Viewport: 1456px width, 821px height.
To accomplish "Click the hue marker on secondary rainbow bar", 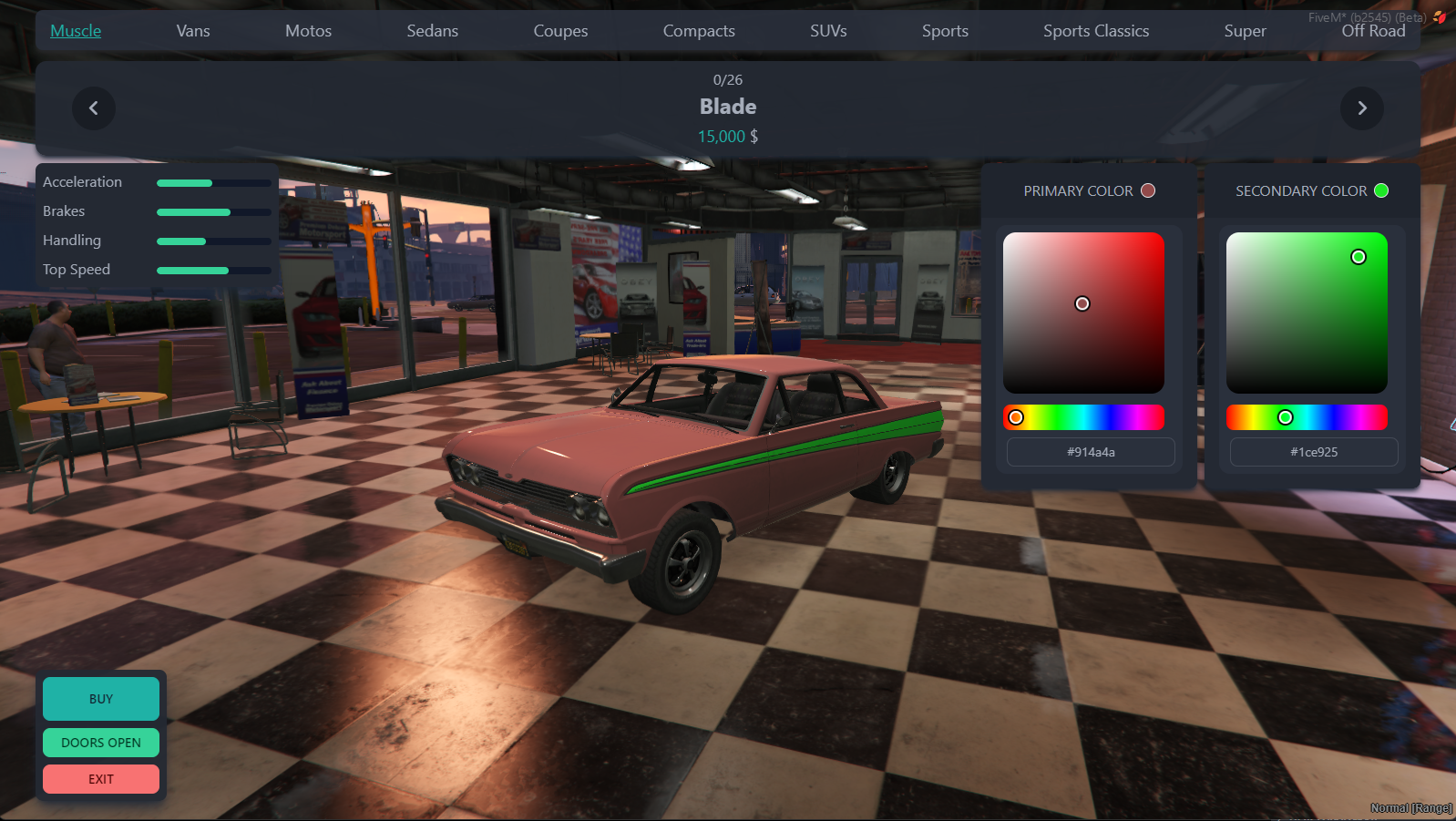I will tap(1286, 416).
